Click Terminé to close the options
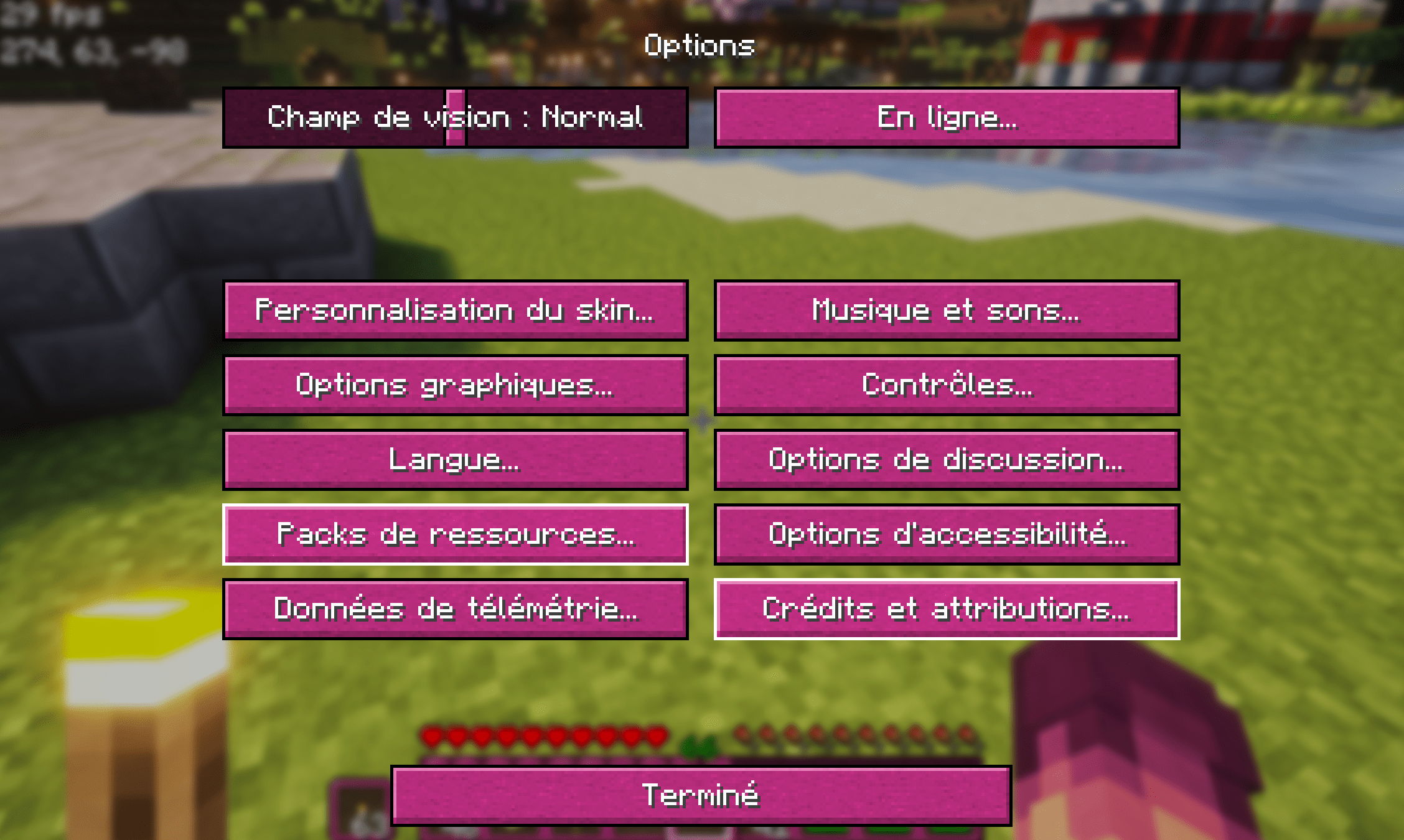 [x=701, y=793]
